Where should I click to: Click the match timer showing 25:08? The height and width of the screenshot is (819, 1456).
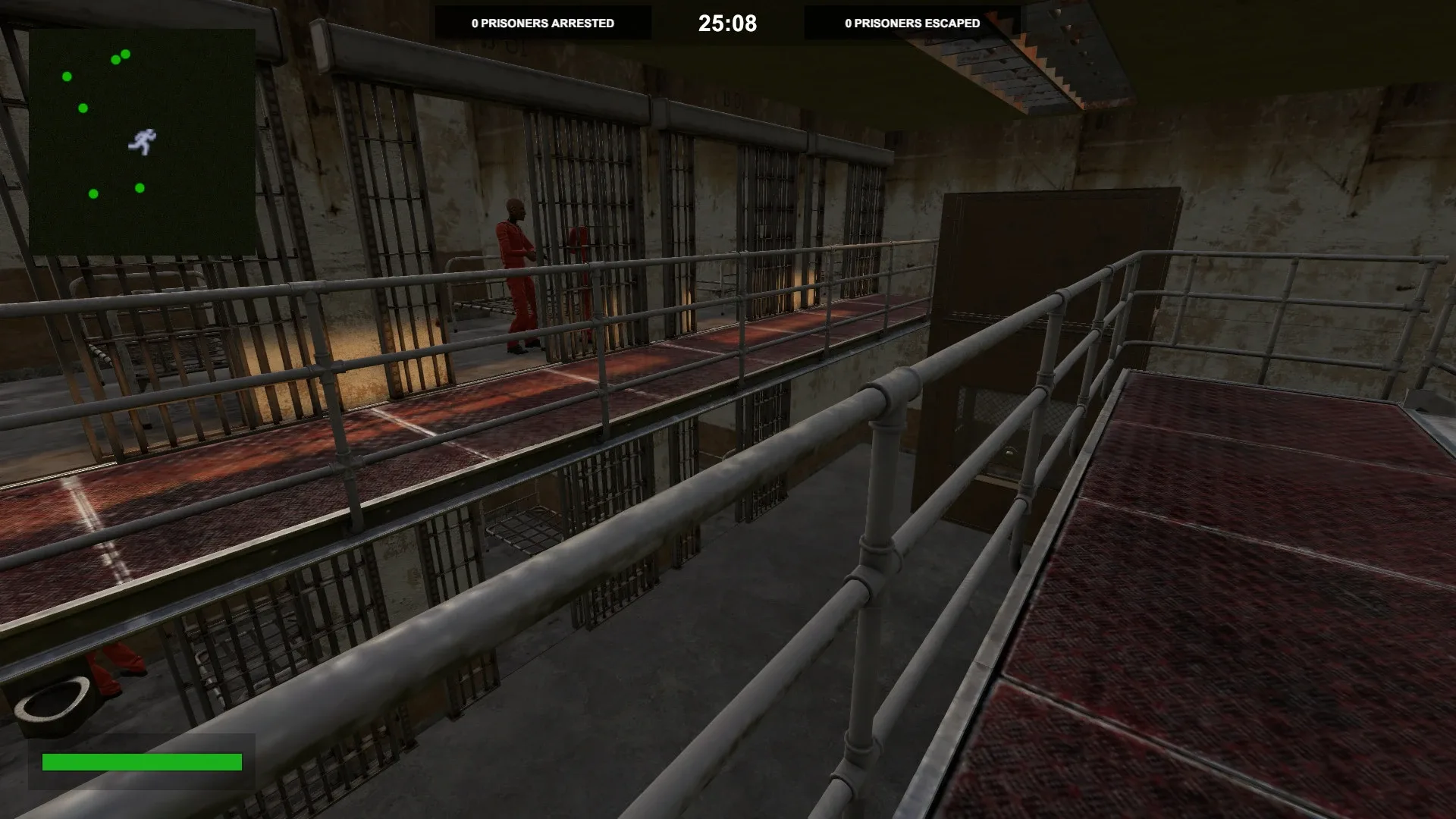[x=726, y=24]
